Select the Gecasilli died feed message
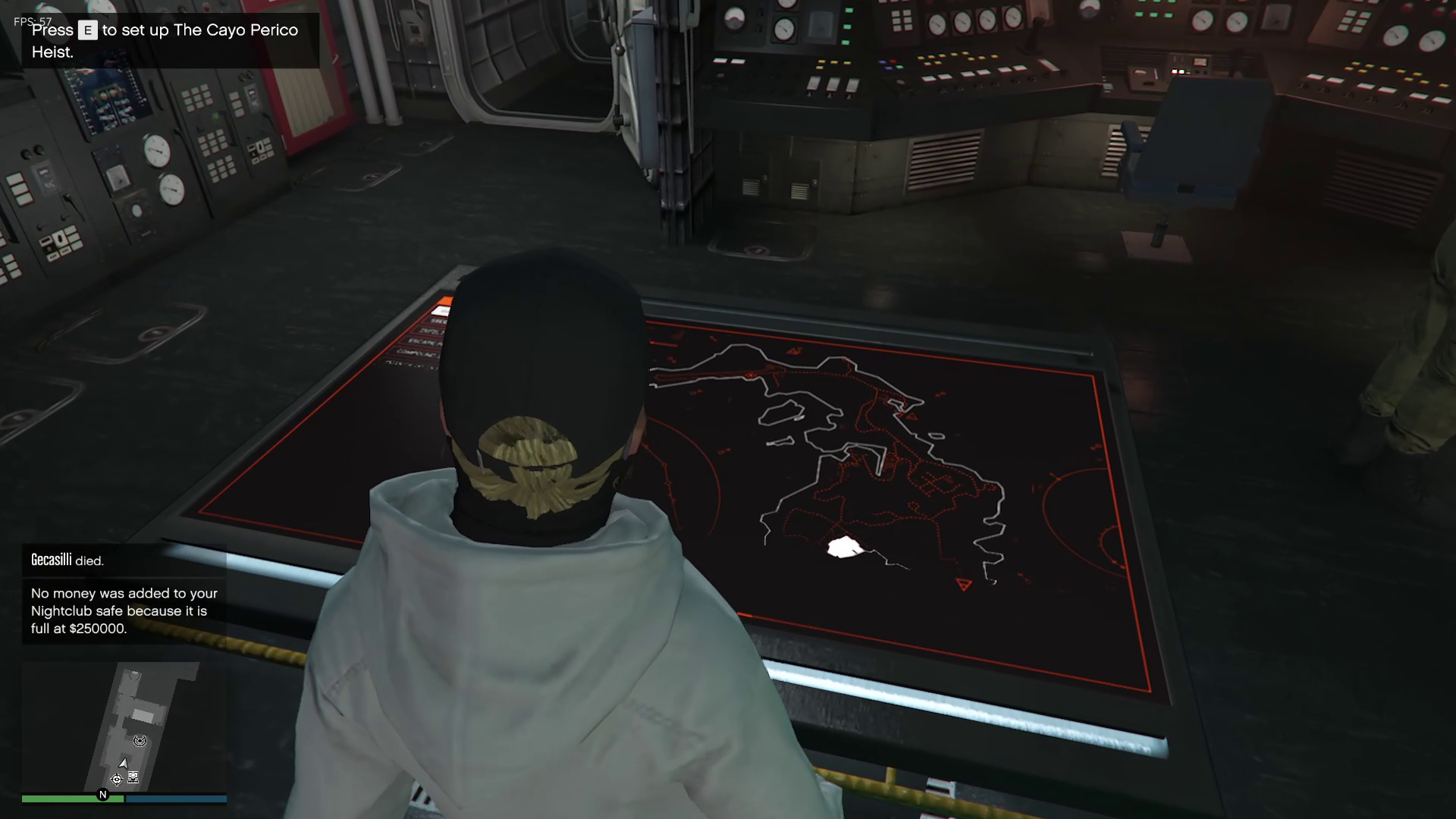This screenshot has height=819, width=1456. [67, 560]
